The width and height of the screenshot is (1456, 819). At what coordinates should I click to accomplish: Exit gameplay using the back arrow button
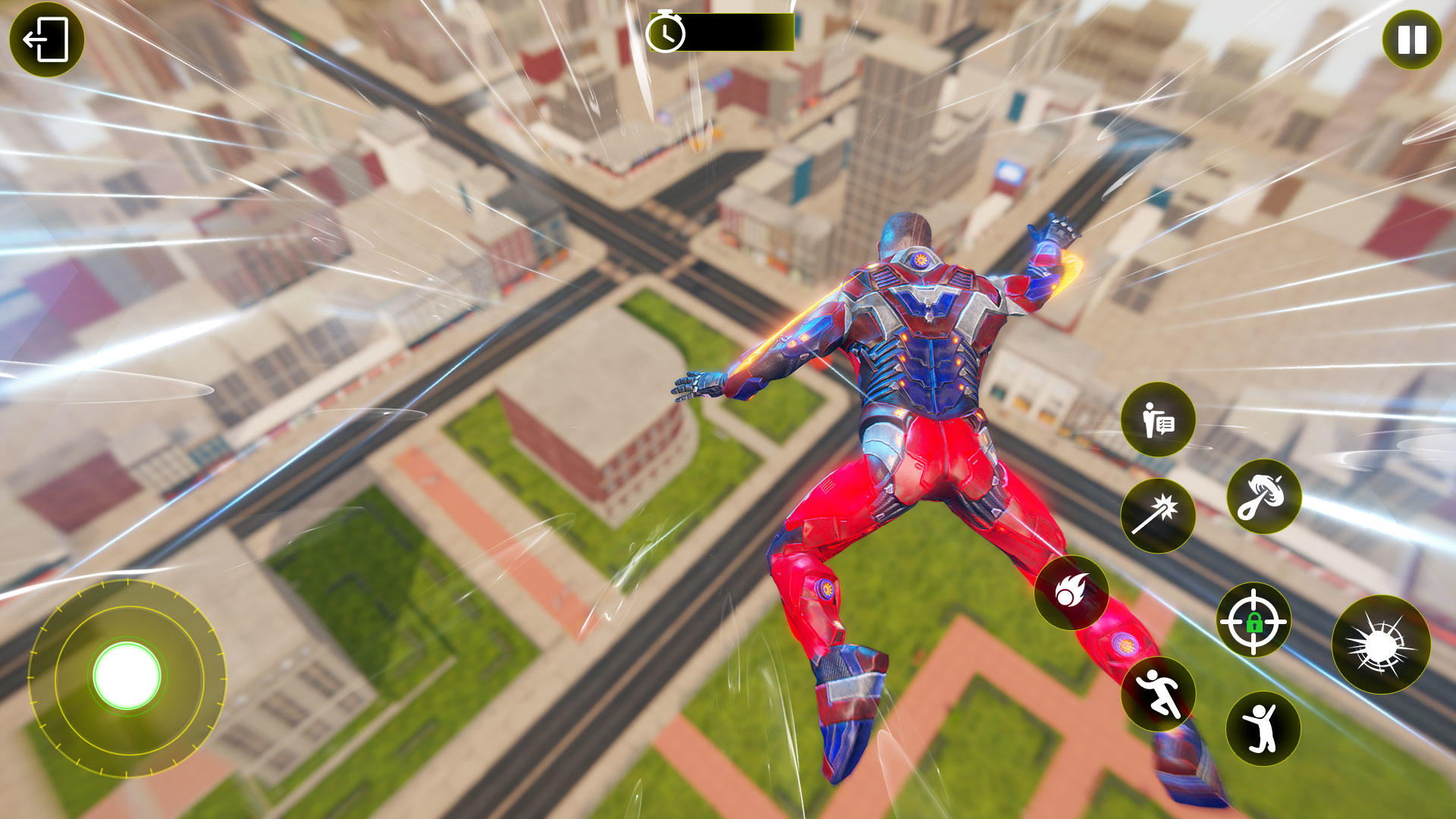pos(48,40)
